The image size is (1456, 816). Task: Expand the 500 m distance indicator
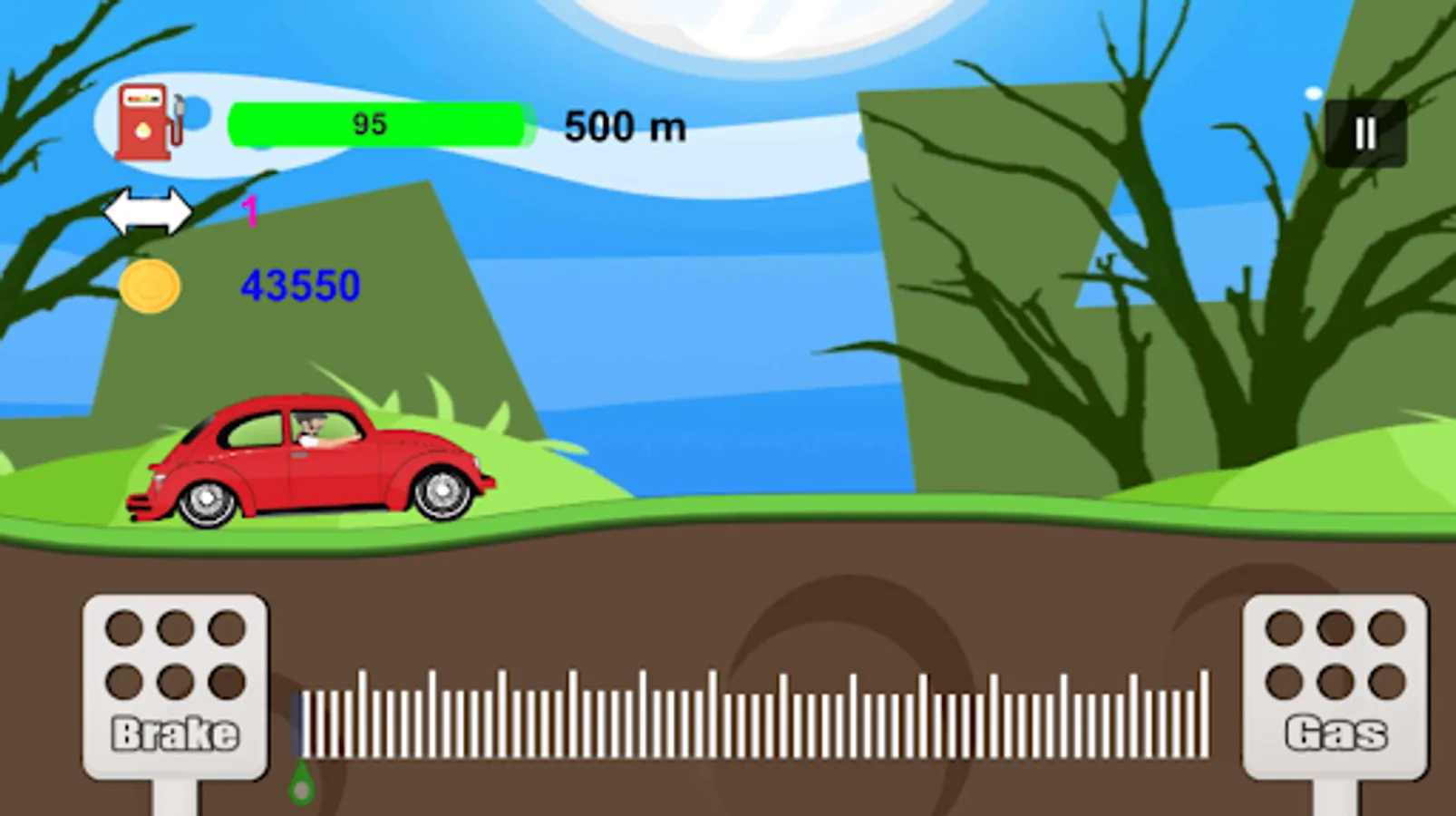coord(625,126)
